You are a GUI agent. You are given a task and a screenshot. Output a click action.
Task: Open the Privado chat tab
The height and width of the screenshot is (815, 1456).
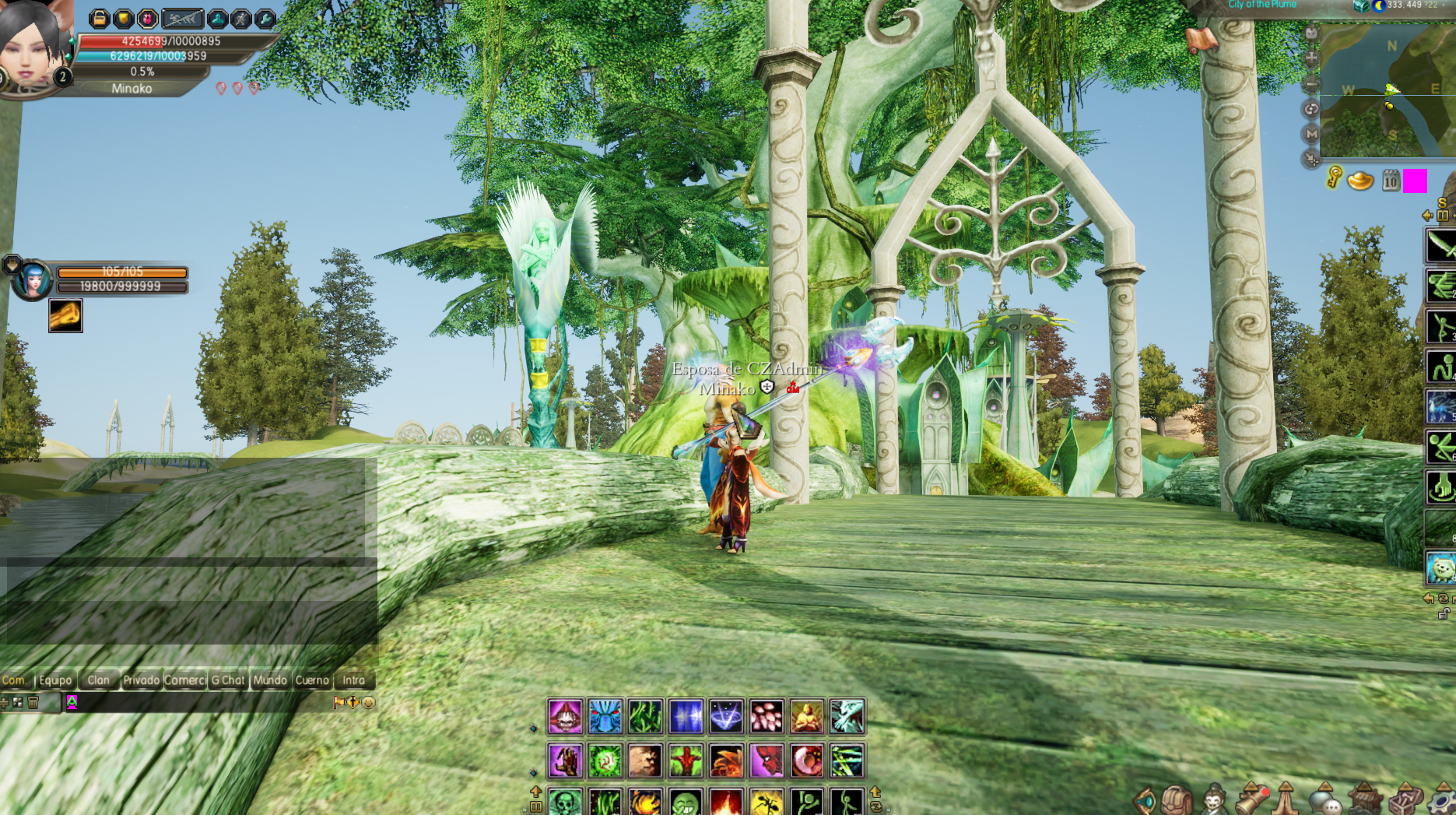click(x=141, y=680)
